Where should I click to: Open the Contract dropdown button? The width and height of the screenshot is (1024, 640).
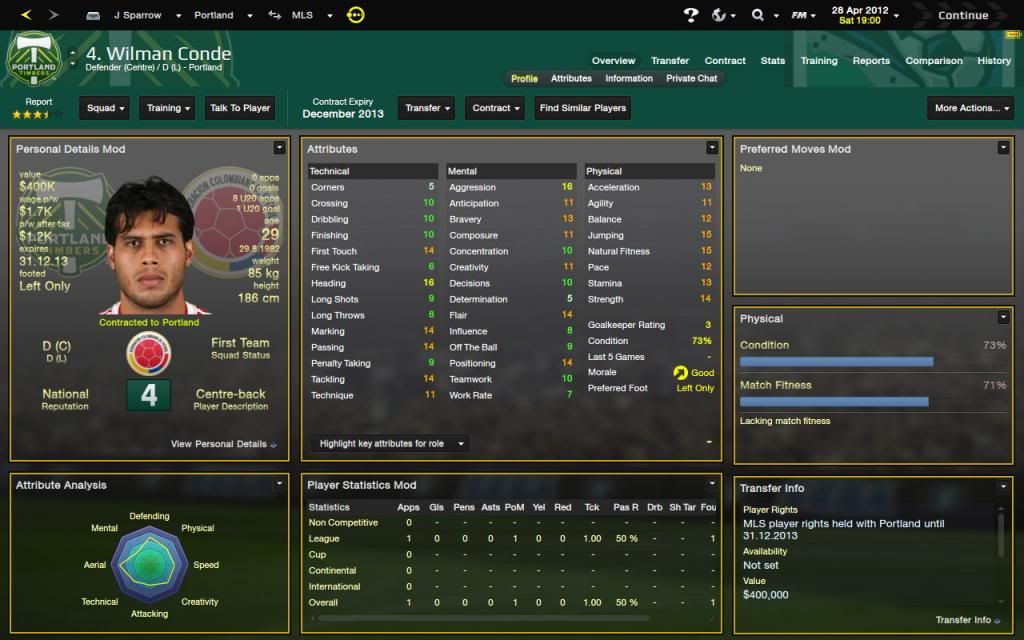pyautogui.click(x=496, y=108)
